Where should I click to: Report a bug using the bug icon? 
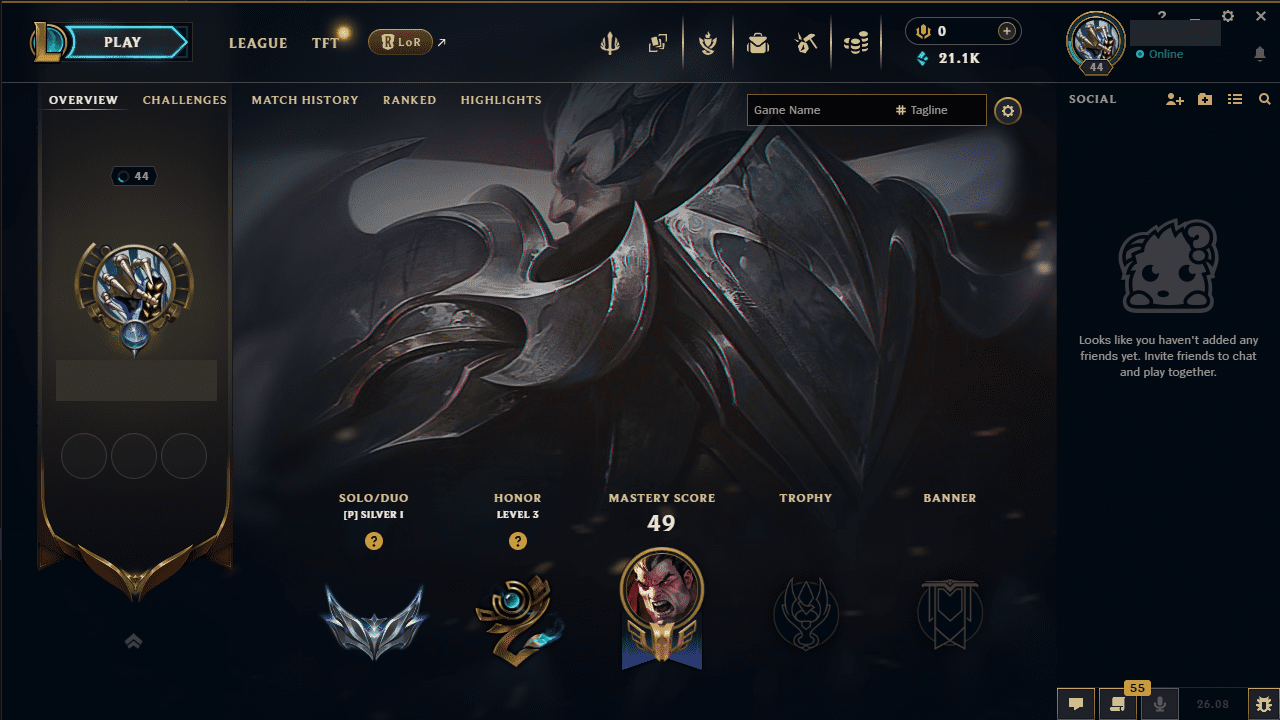click(1262, 703)
